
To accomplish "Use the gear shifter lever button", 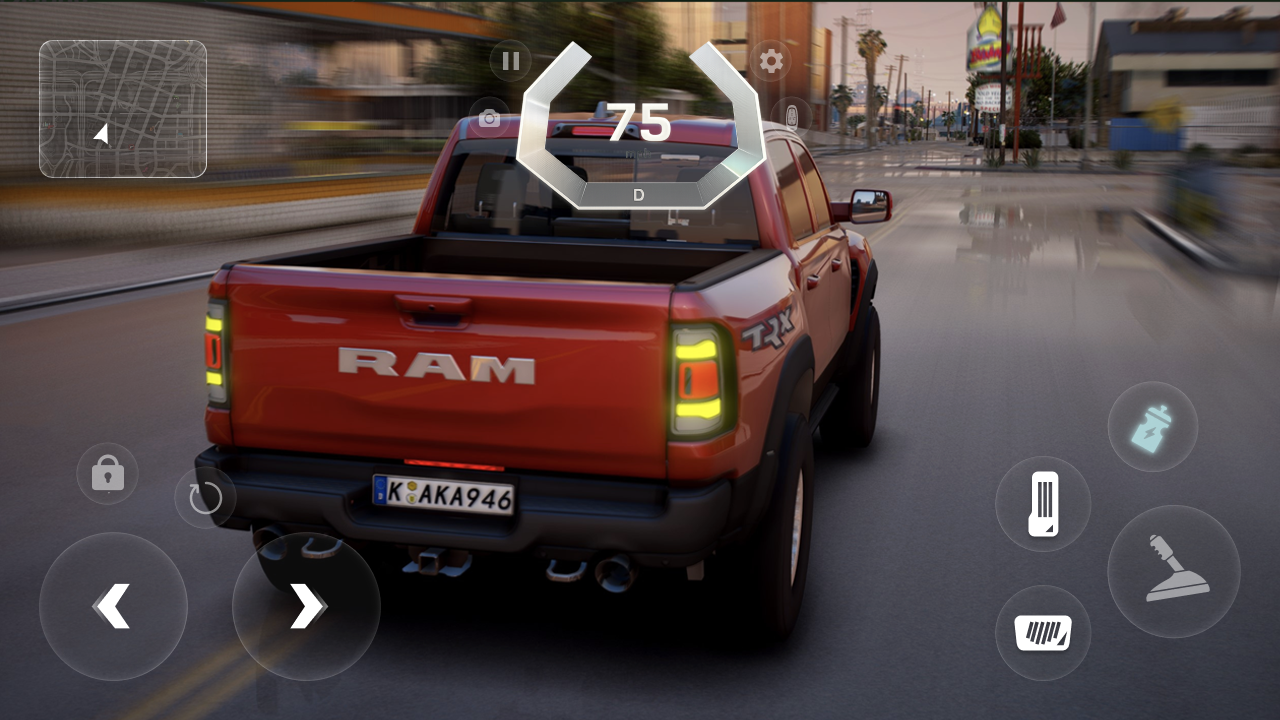I will coord(1174,571).
